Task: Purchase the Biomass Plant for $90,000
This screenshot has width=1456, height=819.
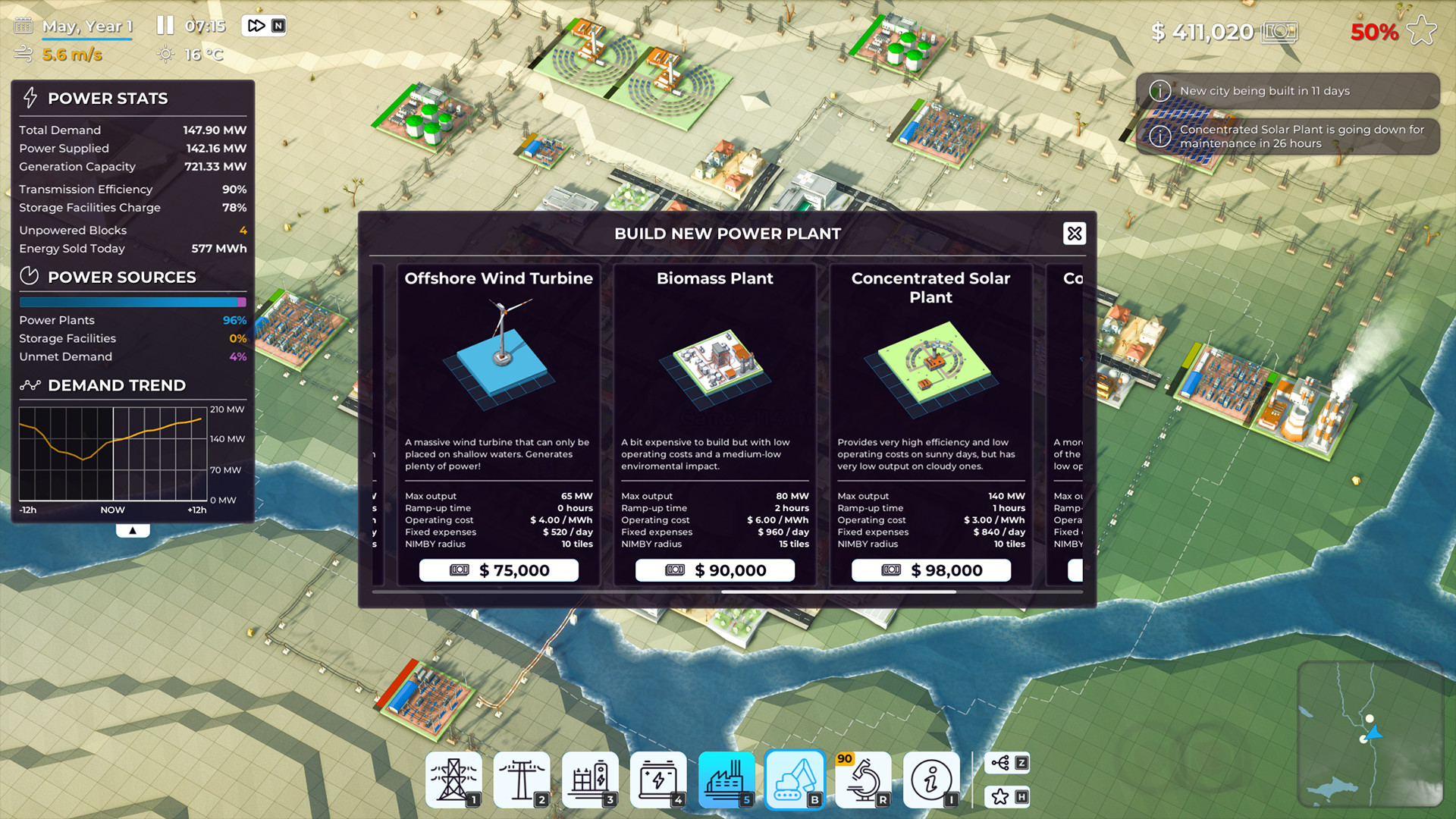Action: tap(714, 570)
